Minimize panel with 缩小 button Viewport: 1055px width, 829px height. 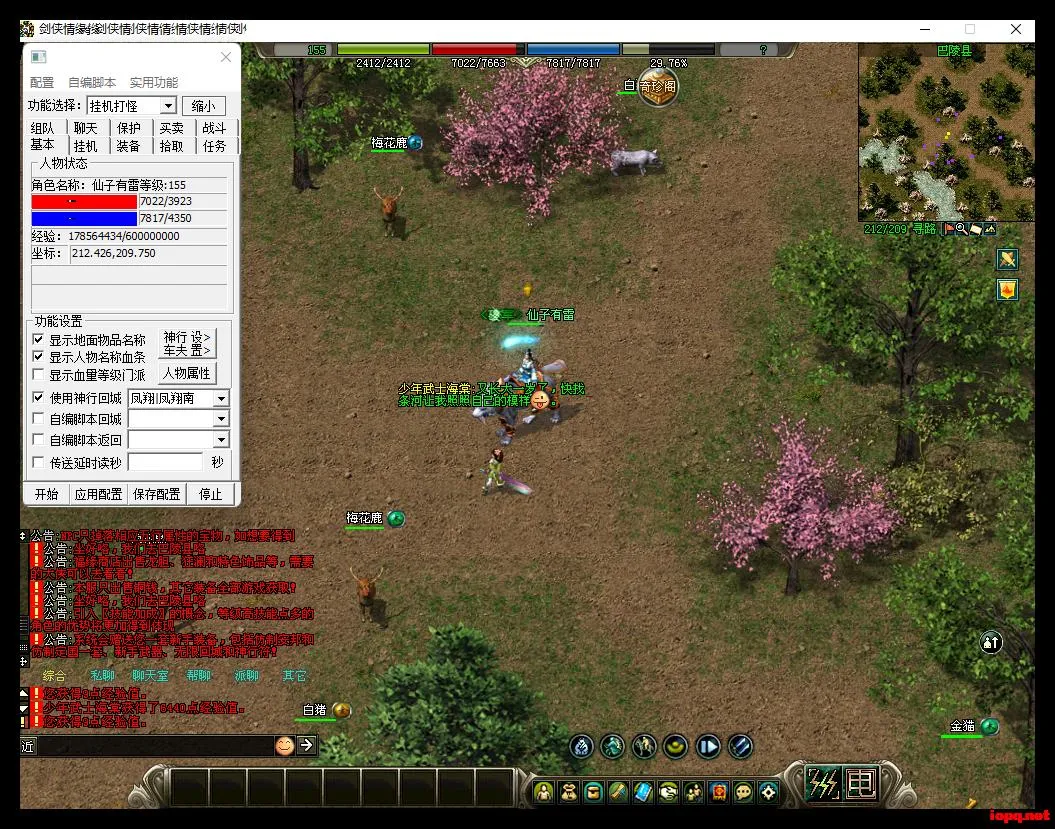[203, 106]
